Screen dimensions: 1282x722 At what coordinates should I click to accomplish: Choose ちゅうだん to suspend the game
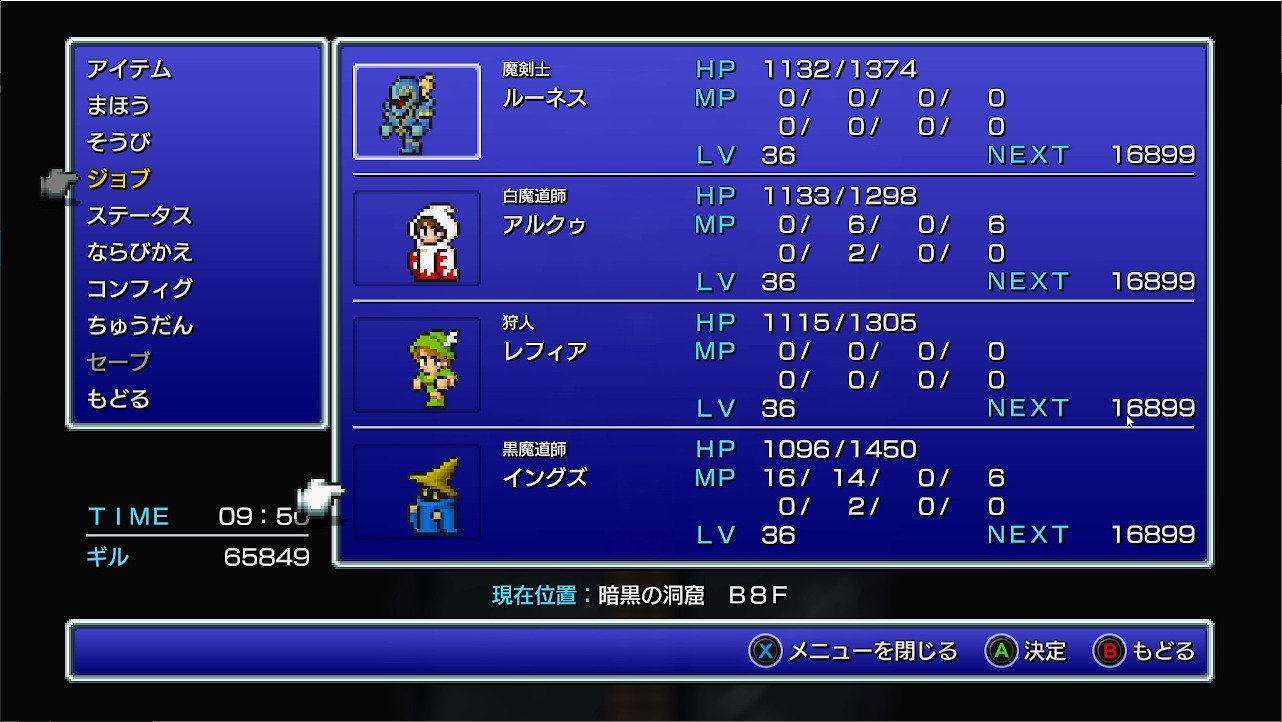tap(140, 327)
